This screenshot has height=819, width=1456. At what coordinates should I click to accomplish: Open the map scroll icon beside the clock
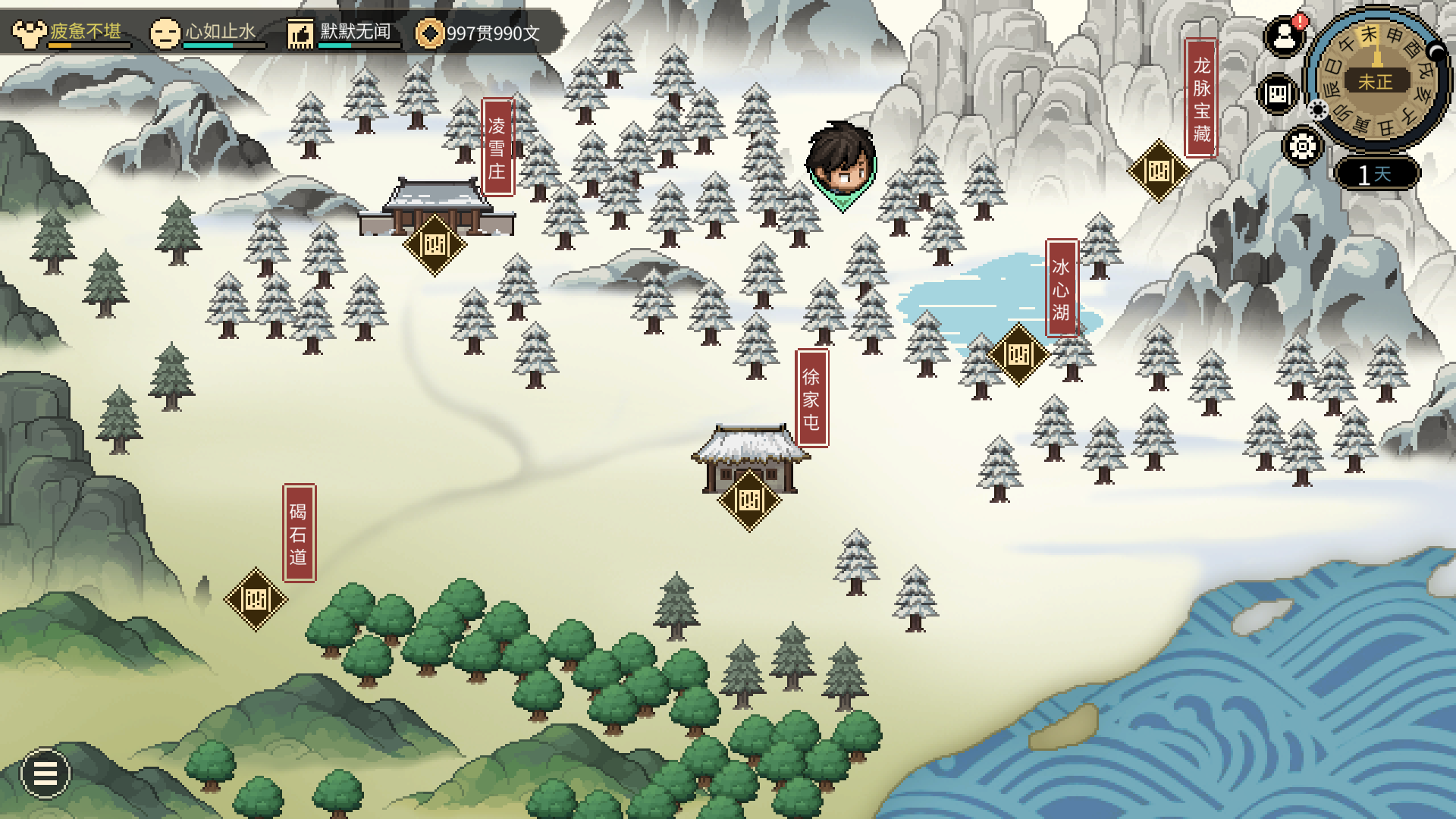click(x=1278, y=94)
